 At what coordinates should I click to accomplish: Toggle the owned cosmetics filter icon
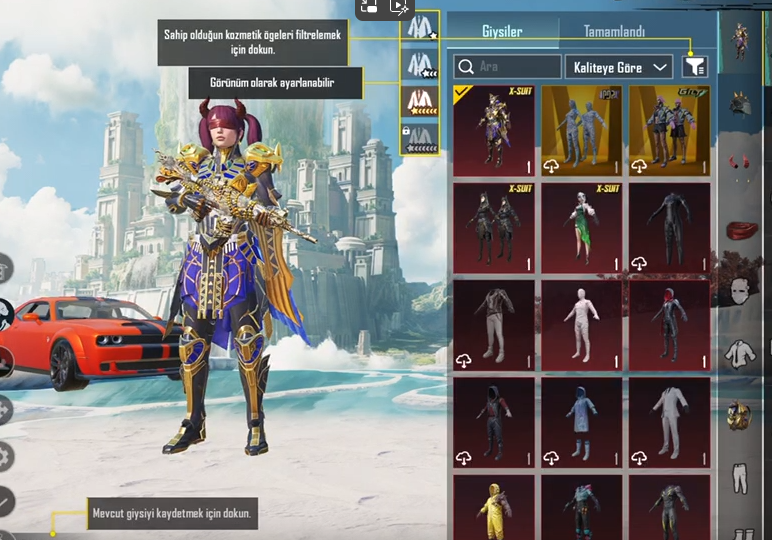coord(694,67)
